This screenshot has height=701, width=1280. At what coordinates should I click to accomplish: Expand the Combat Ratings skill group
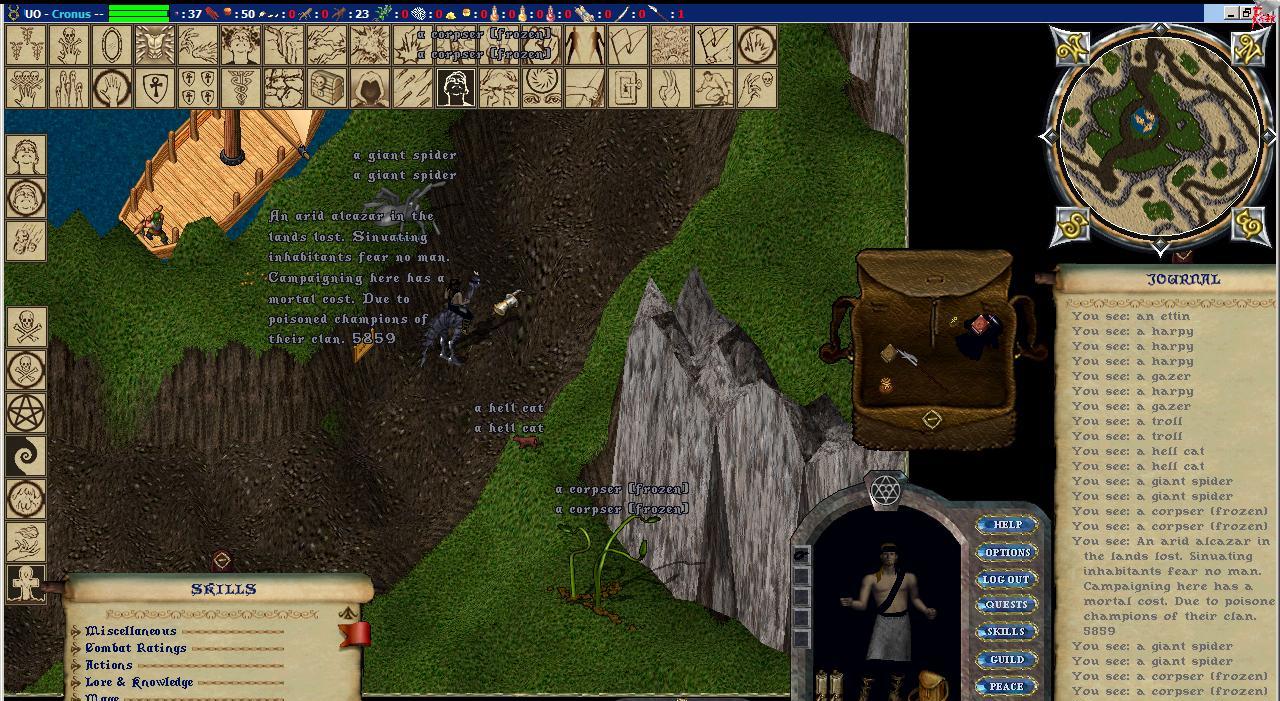coord(77,649)
